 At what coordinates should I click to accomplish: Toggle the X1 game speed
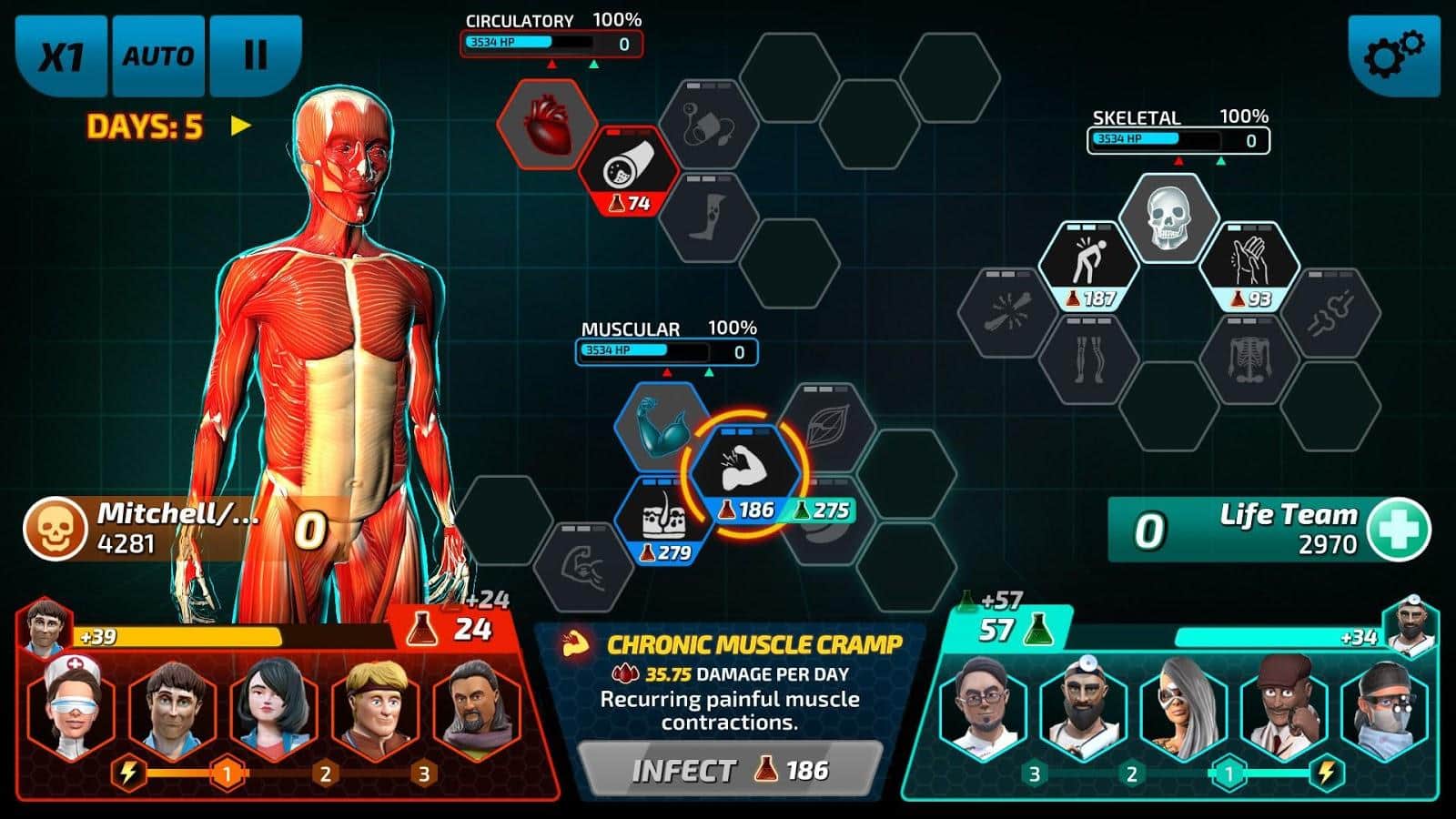[x=61, y=55]
